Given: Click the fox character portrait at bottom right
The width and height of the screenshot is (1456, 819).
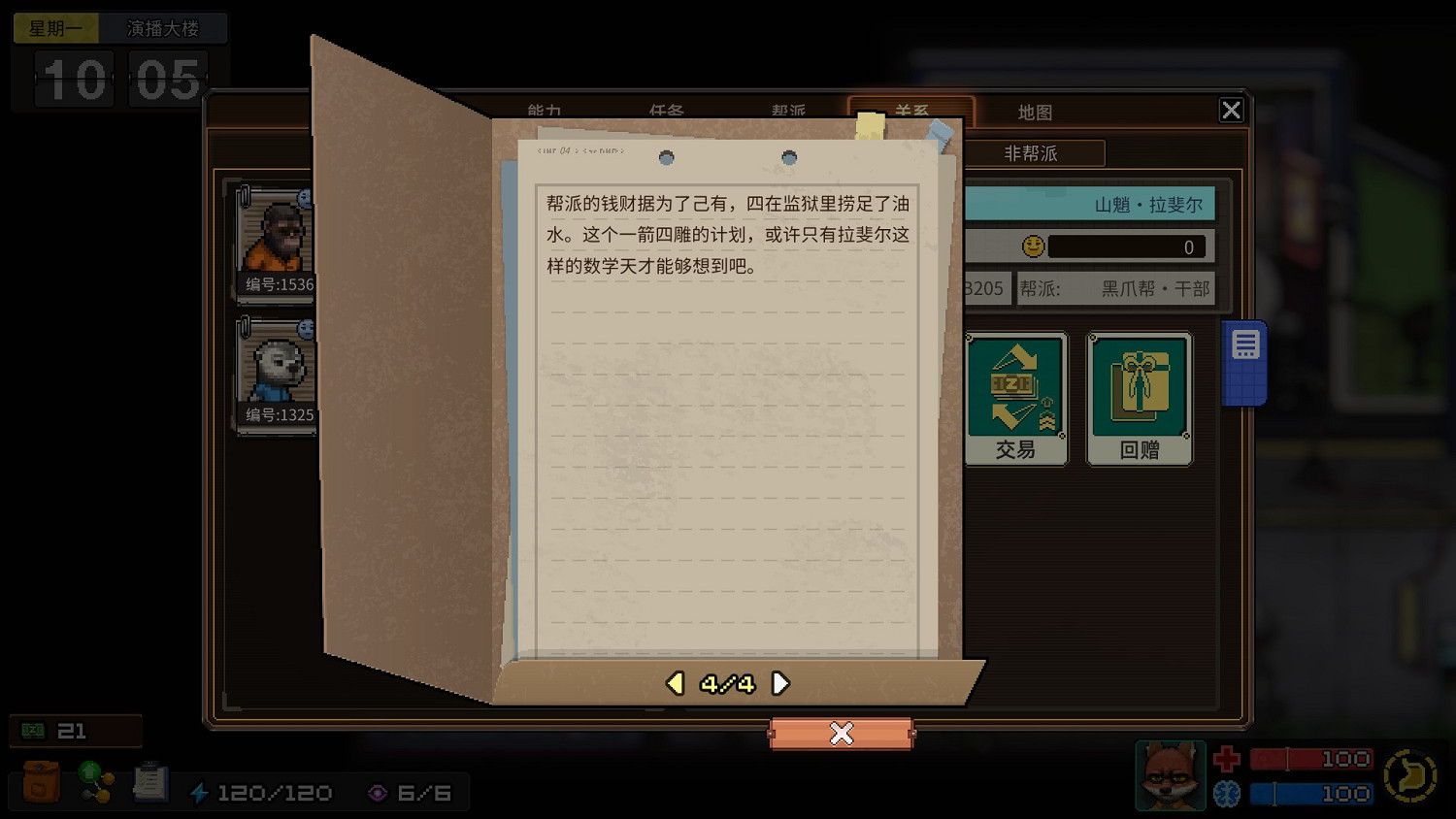Looking at the screenshot, I should tap(1170, 775).
